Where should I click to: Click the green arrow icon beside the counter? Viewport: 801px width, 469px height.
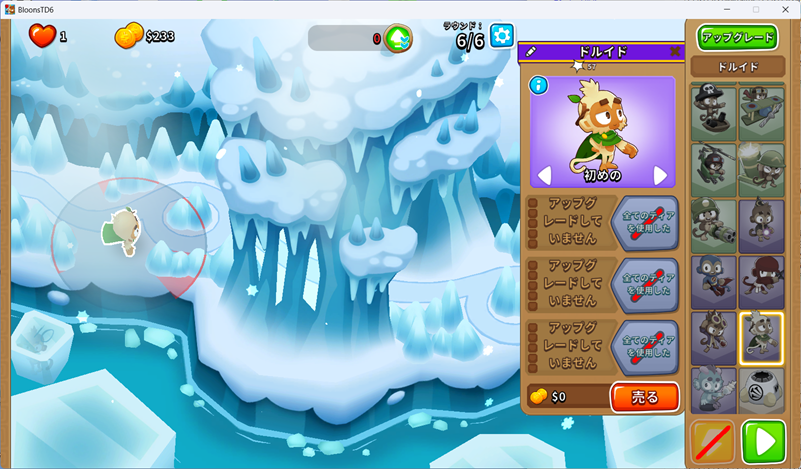398,38
